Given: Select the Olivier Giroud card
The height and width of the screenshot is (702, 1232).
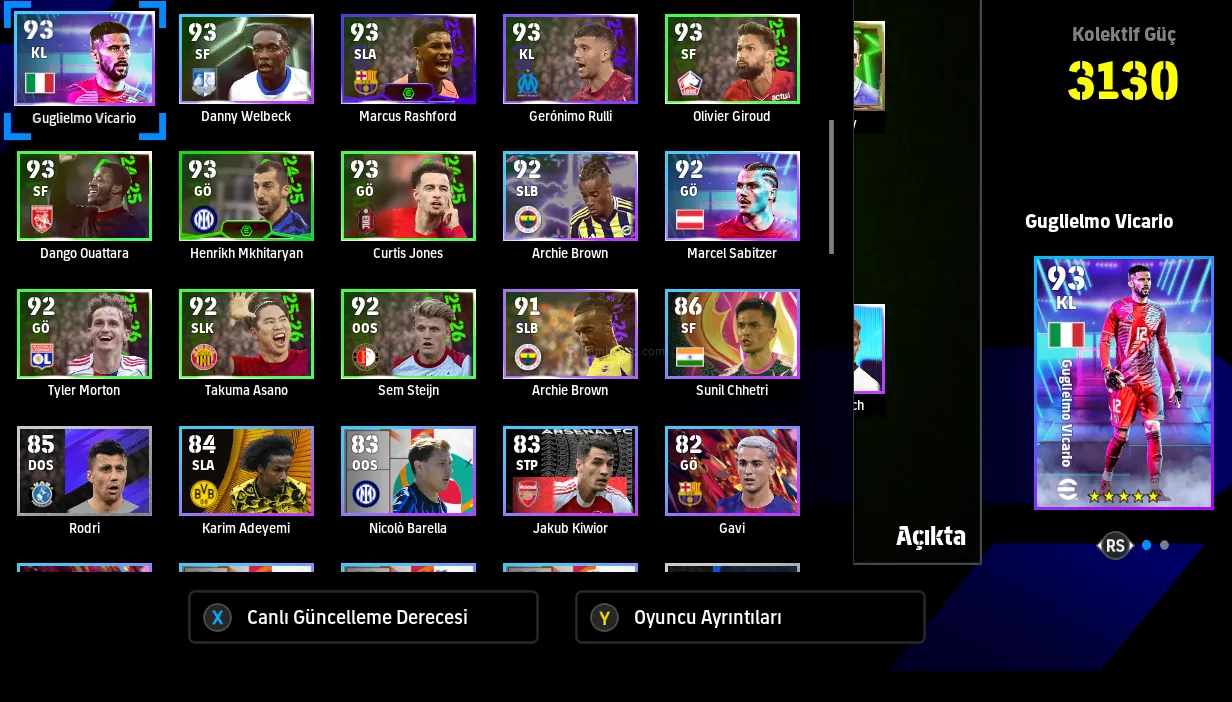Looking at the screenshot, I should tap(732, 59).
